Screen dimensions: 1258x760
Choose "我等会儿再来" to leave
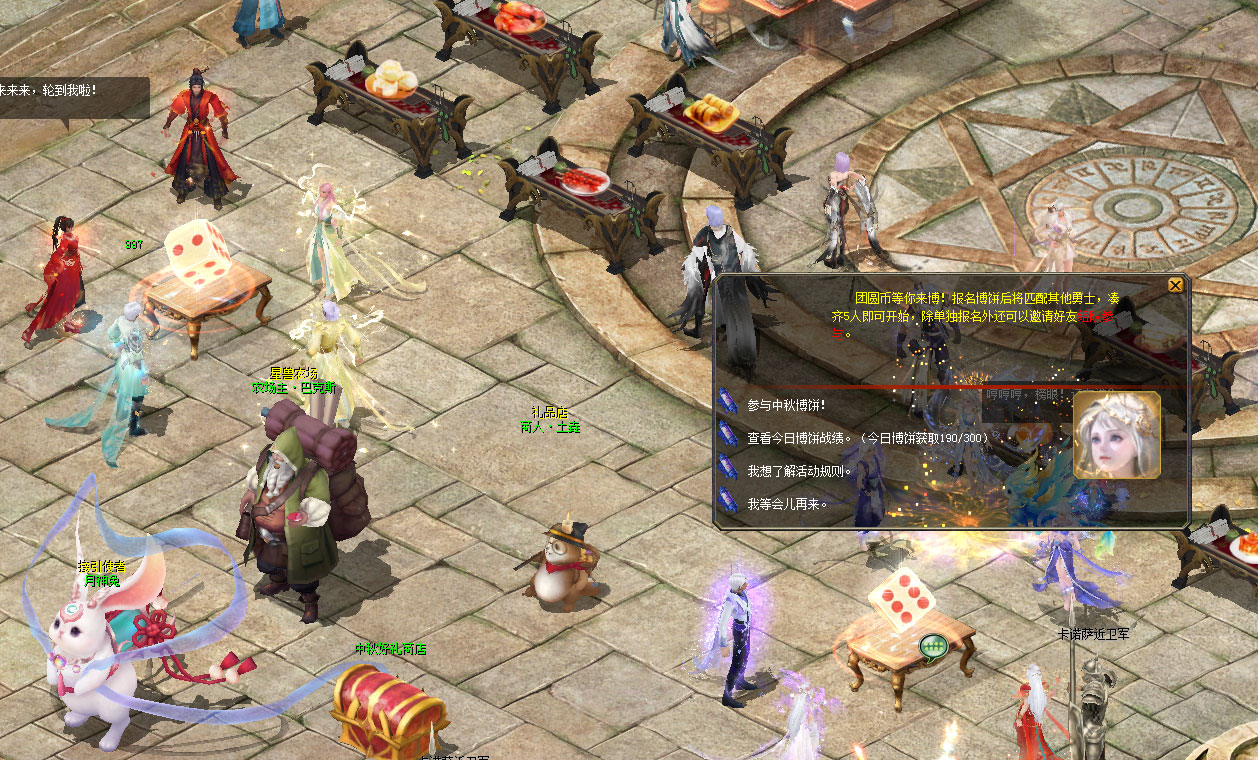787,504
